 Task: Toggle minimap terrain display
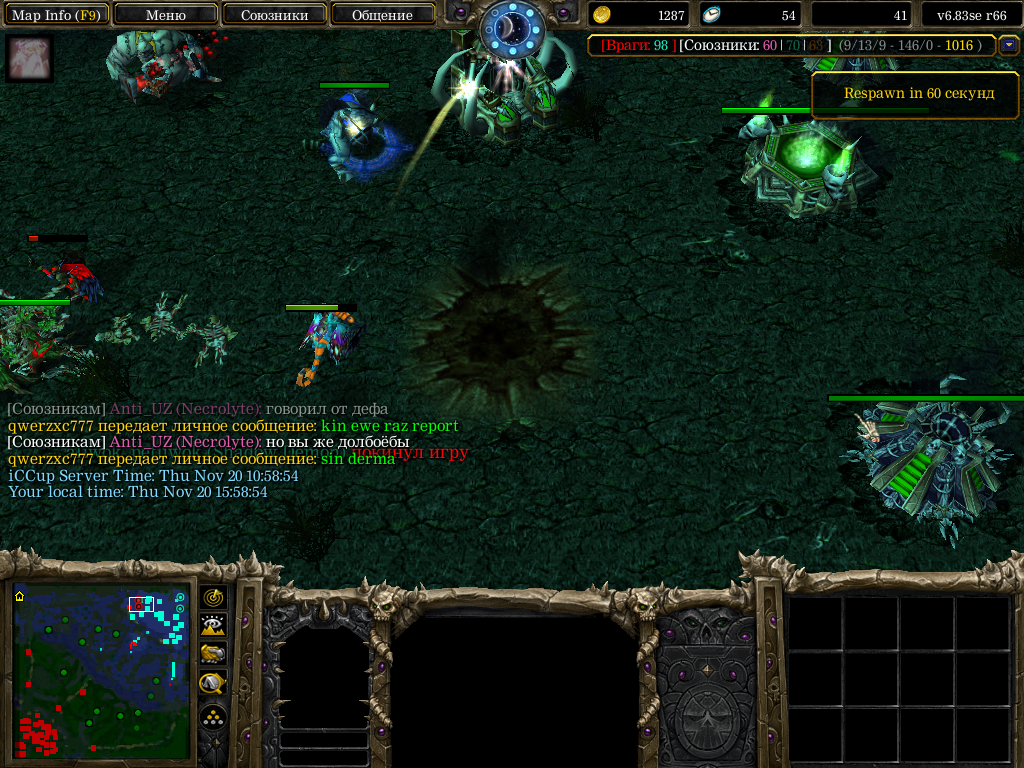coord(214,626)
